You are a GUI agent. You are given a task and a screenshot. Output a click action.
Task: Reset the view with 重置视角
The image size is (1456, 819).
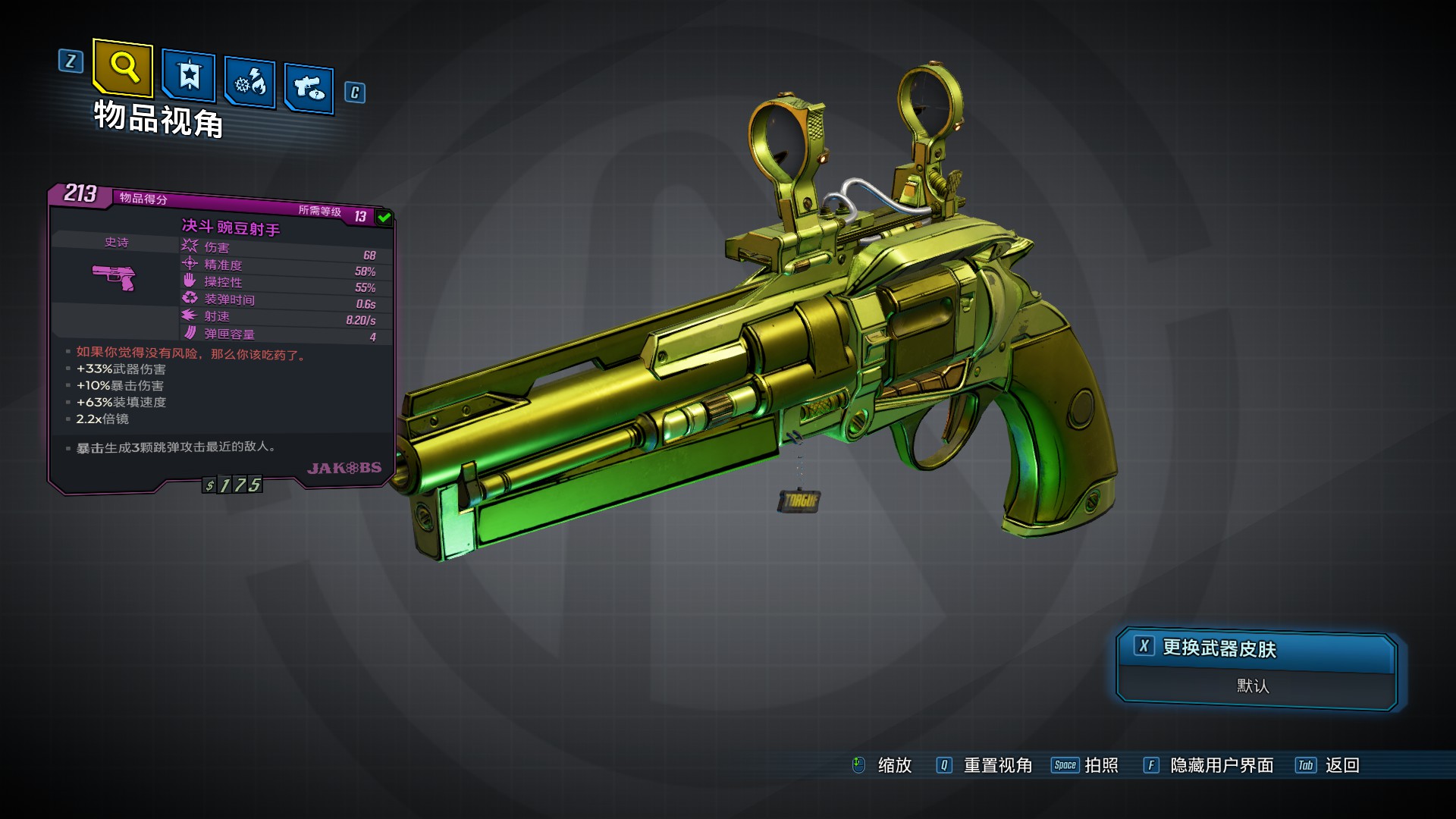pyautogui.click(x=984, y=765)
